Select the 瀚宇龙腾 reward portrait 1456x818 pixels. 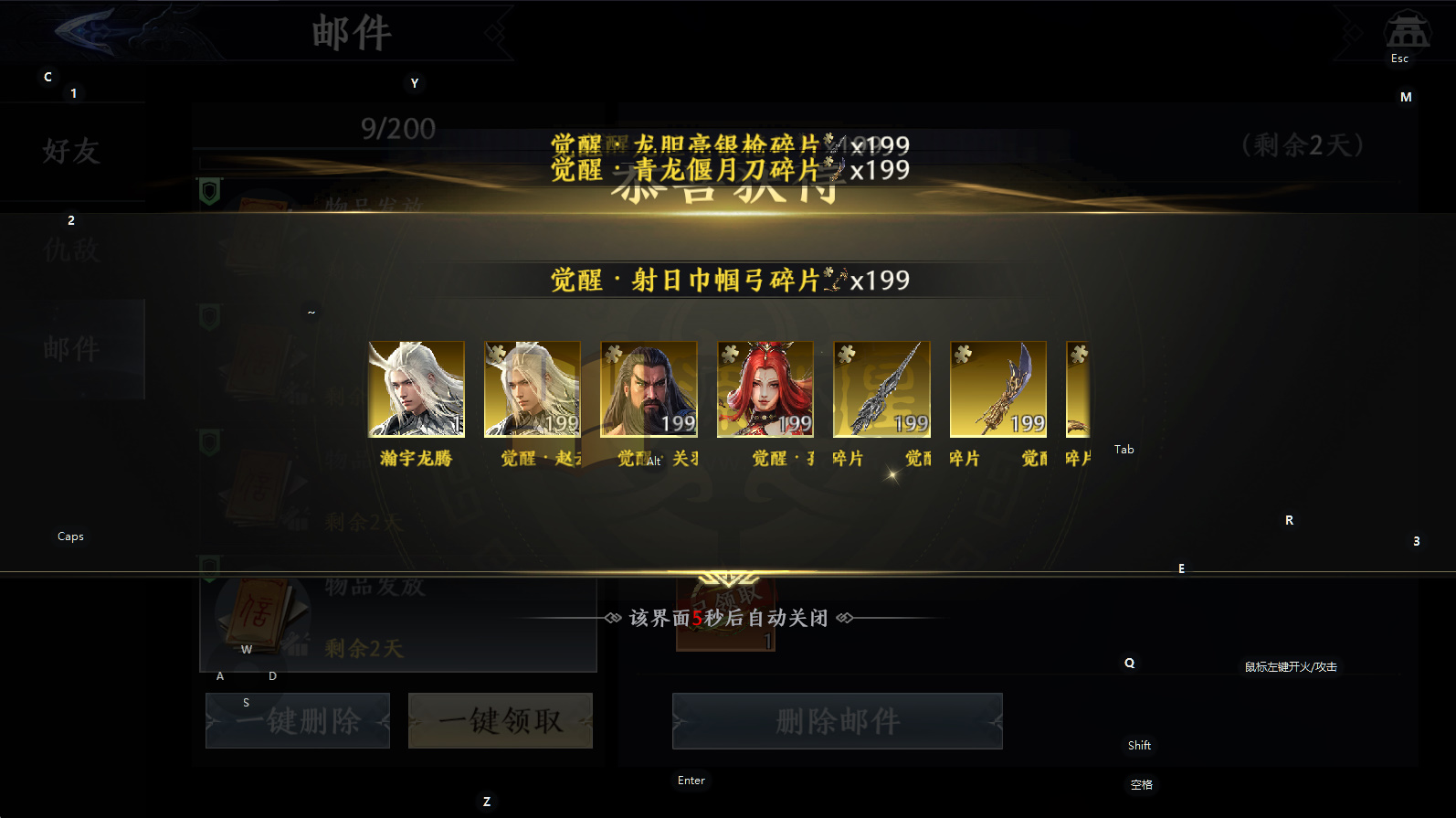point(416,388)
